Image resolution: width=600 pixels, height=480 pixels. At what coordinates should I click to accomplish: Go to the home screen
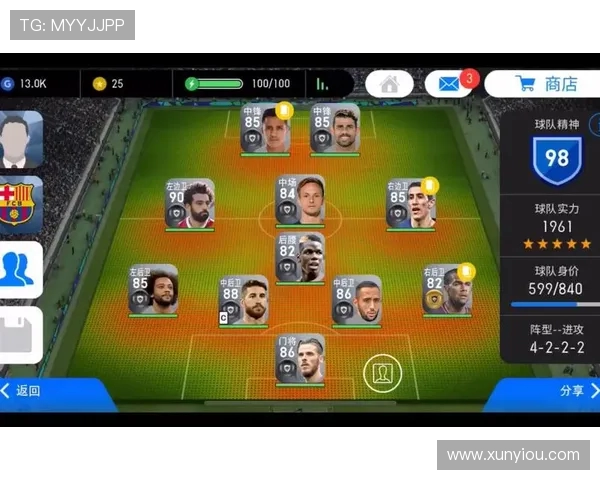pyautogui.click(x=389, y=84)
